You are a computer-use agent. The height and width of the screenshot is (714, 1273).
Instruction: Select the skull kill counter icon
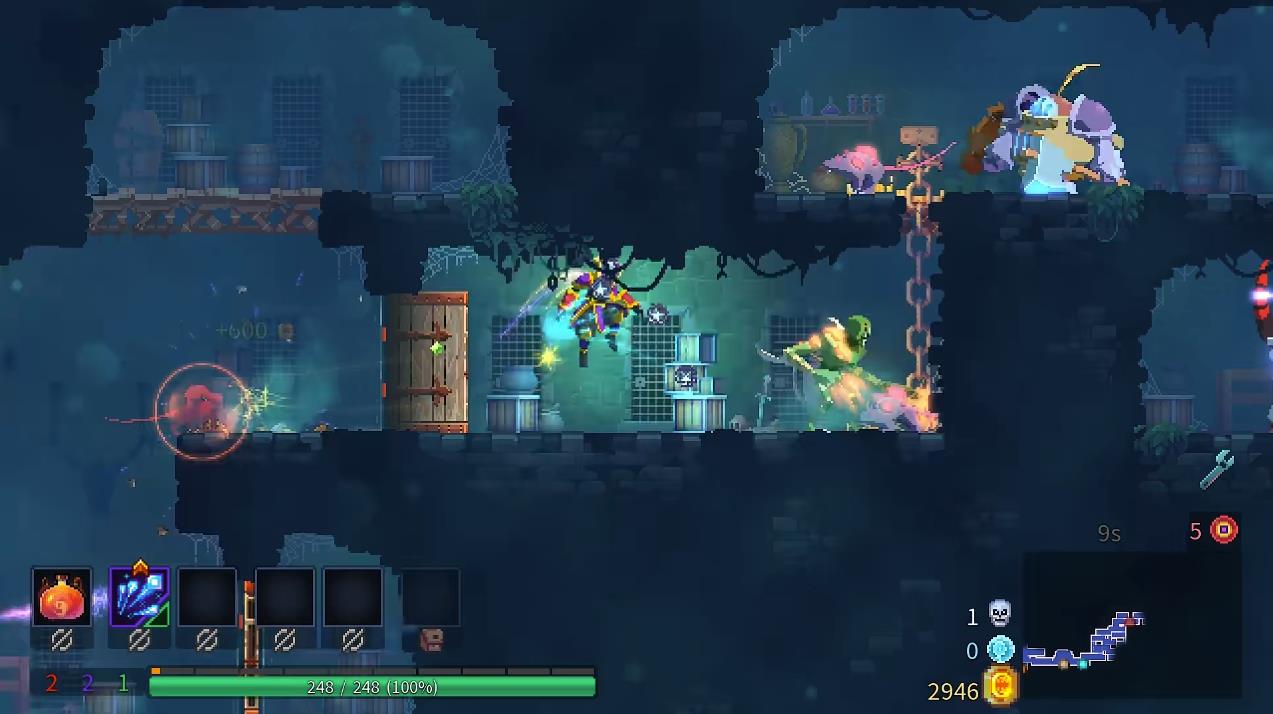pos(999,614)
